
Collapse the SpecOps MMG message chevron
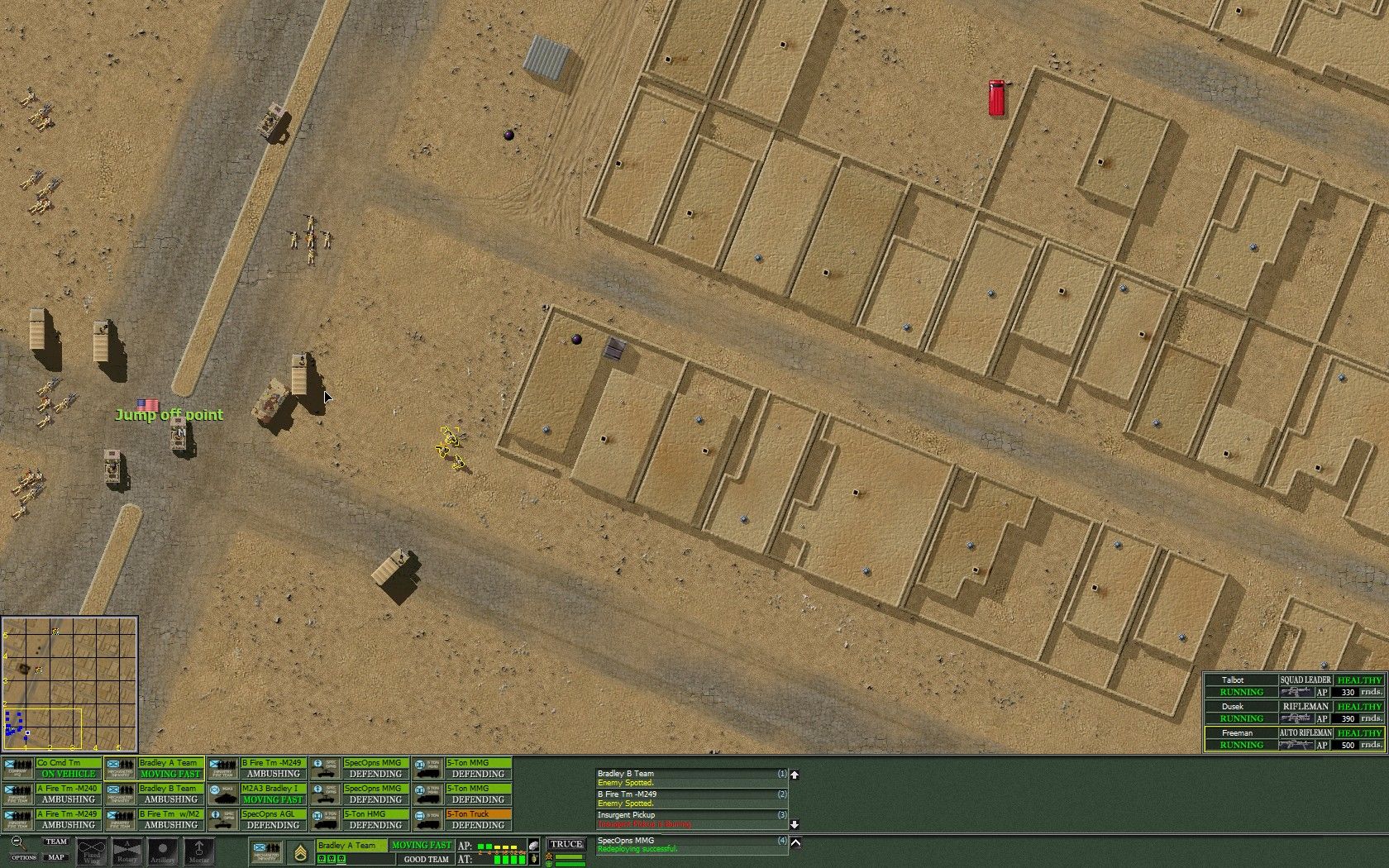pos(795,843)
